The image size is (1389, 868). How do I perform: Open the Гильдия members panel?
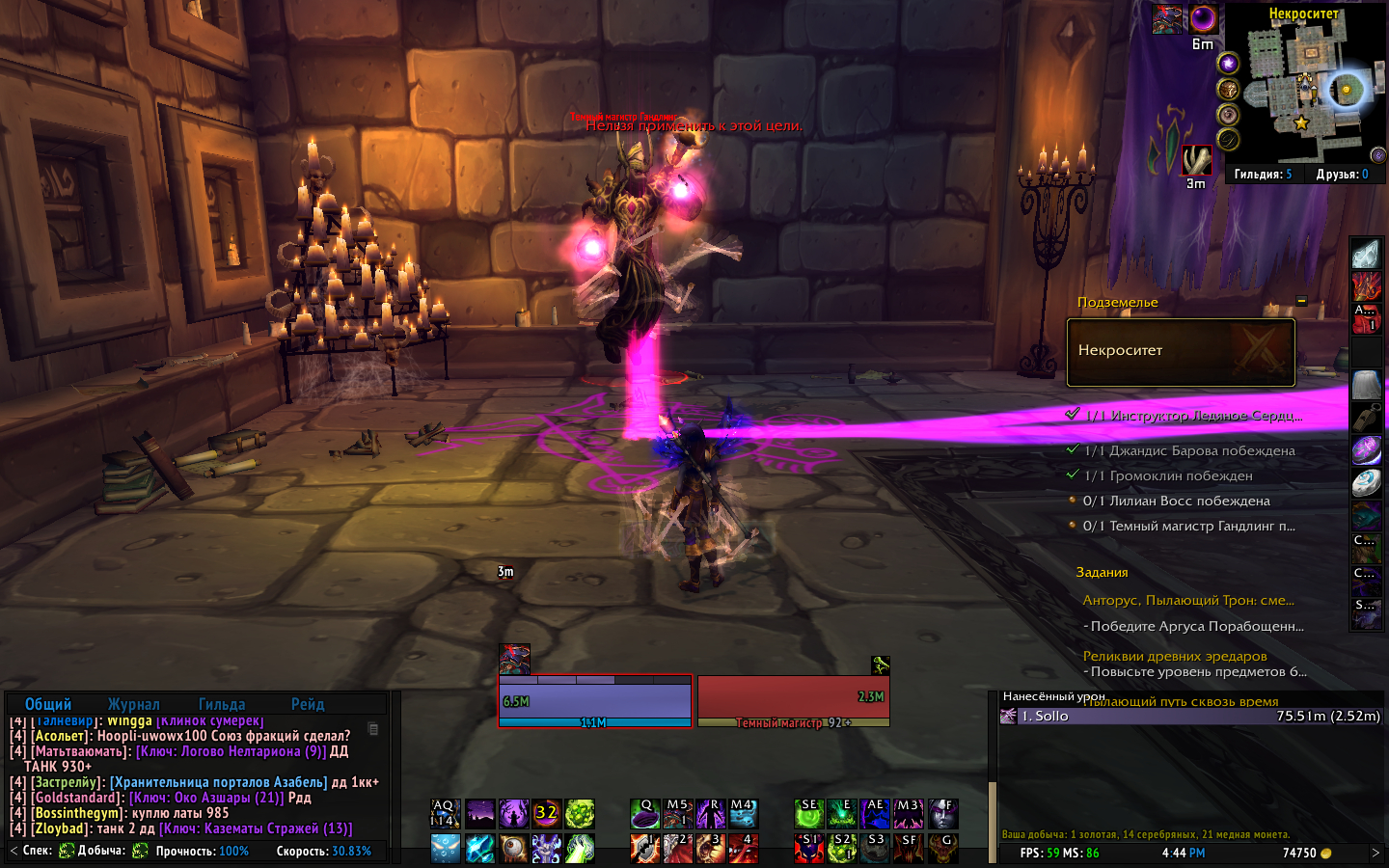tap(1263, 175)
